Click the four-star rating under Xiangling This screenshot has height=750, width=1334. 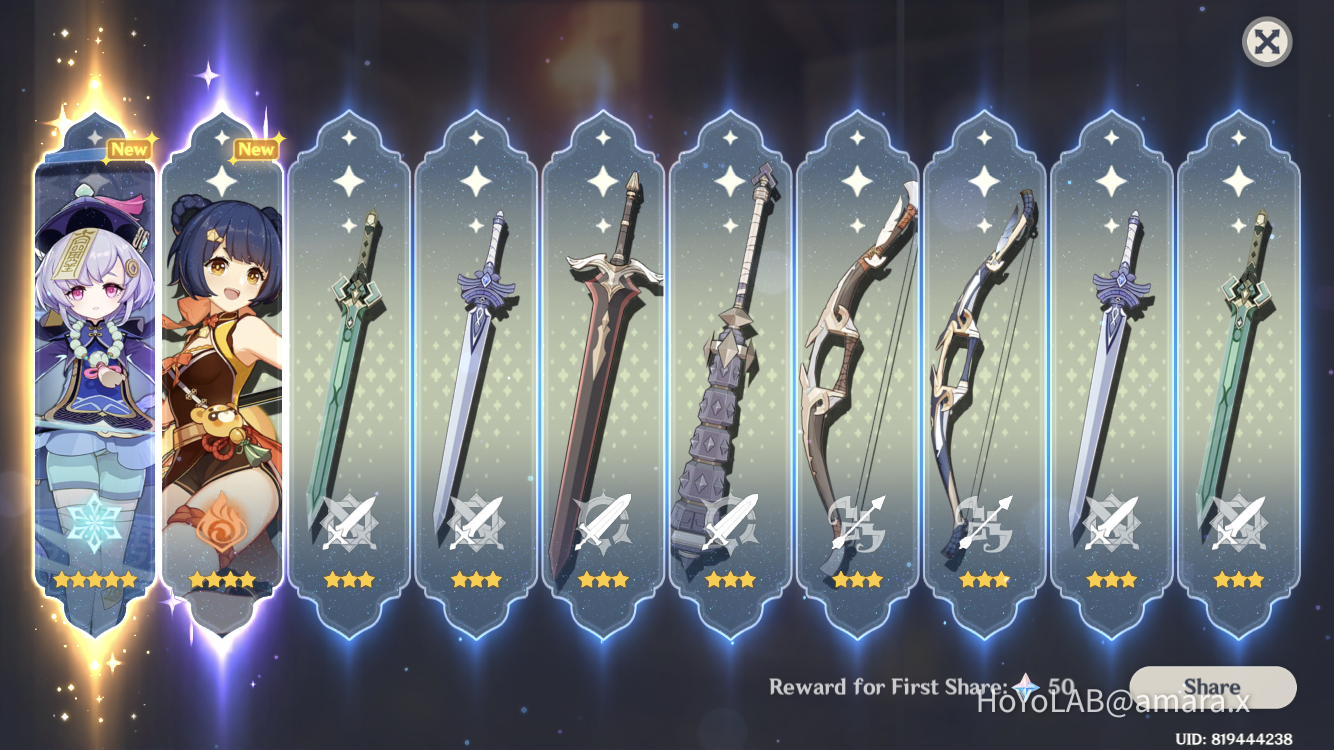[222, 577]
